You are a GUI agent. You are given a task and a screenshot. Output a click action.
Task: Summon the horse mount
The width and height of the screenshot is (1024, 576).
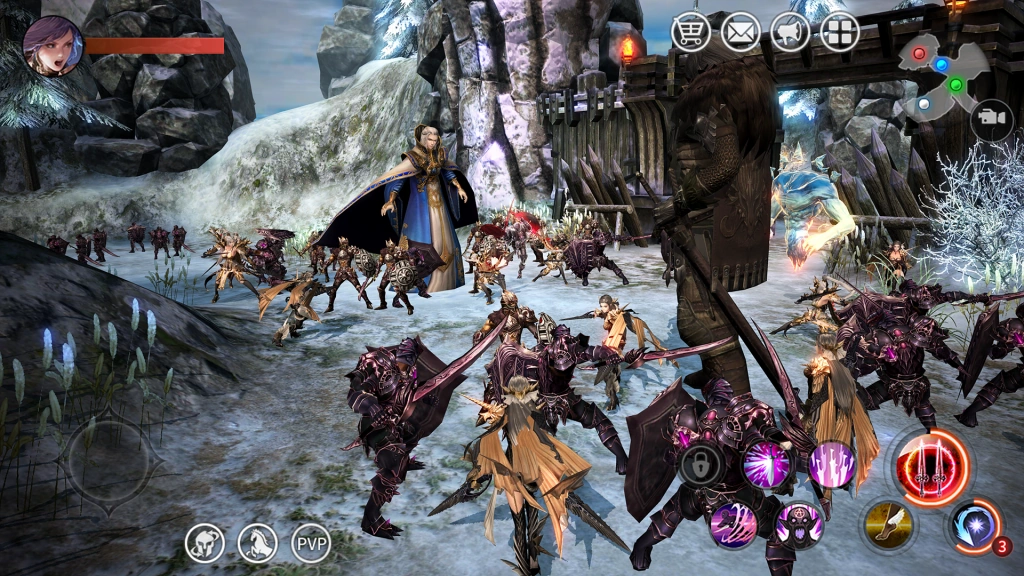[258, 543]
